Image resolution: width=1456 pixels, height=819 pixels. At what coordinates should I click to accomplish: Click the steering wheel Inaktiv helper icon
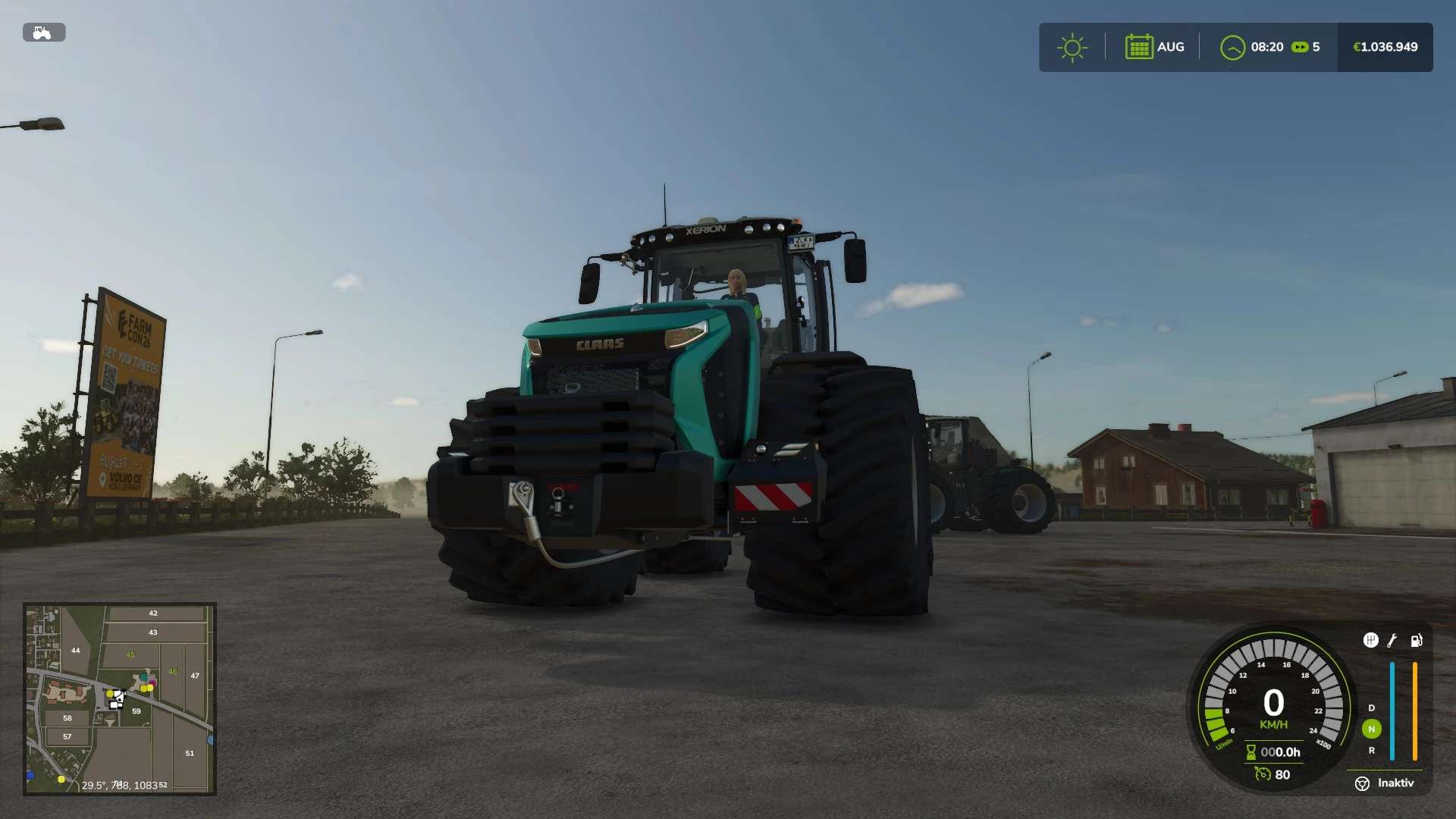click(1362, 783)
